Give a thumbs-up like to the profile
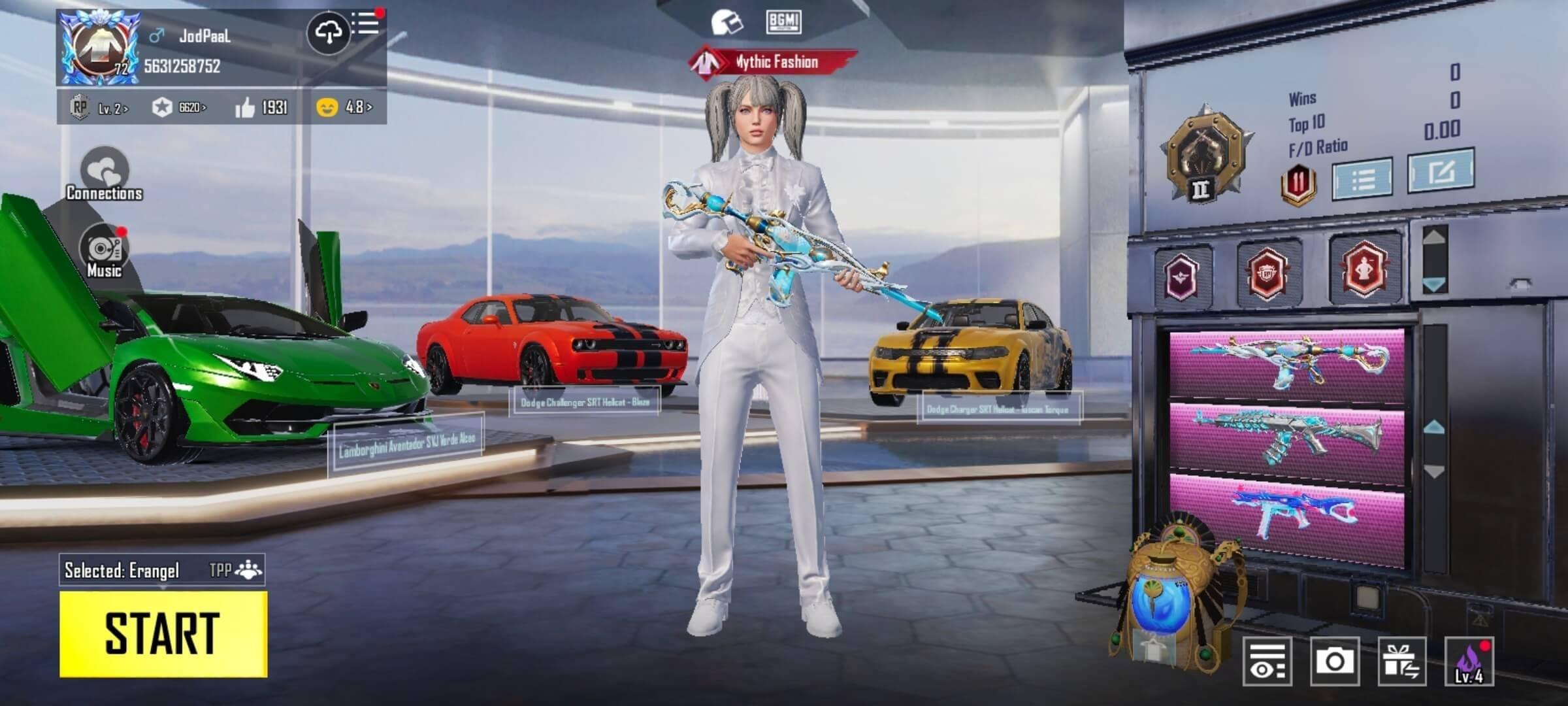The image size is (1568, 706). point(261,108)
